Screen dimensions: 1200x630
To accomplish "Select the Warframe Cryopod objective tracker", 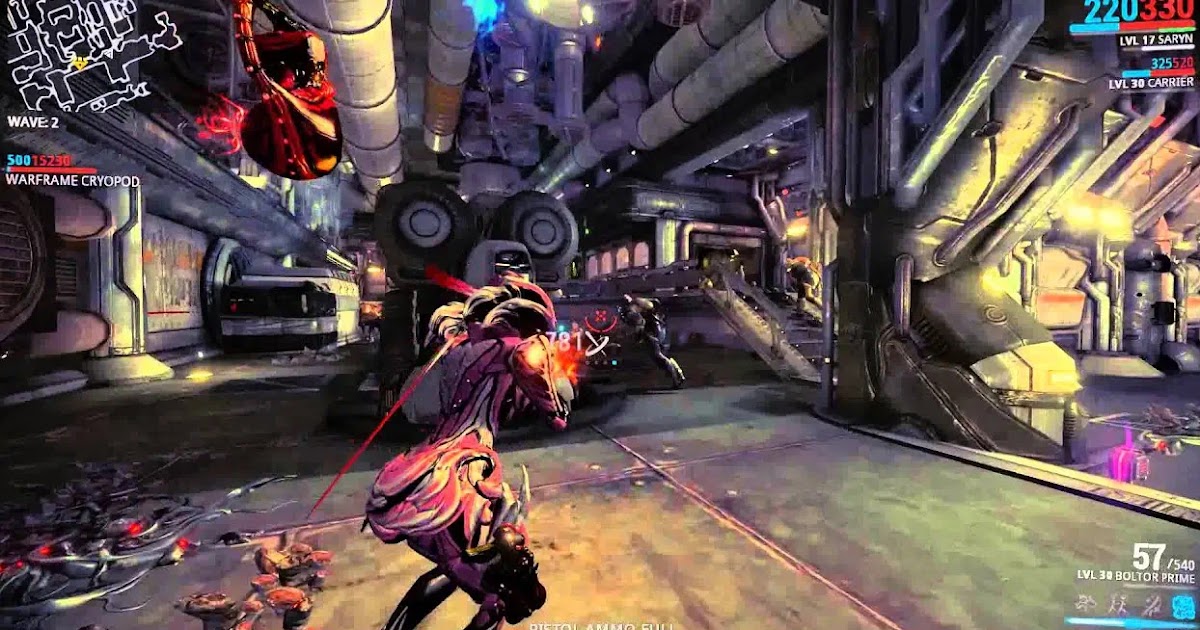I will [x=72, y=180].
